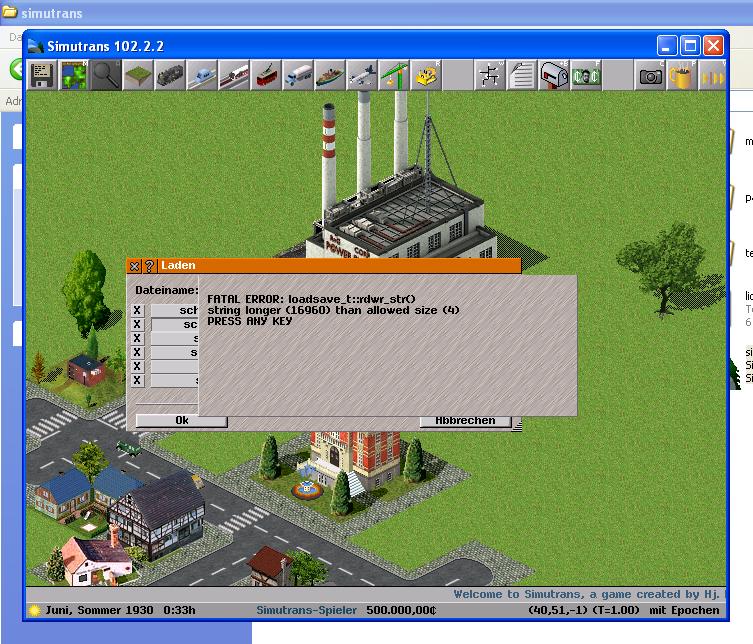Take a screenshot with the camera icon
The image size is (753, 644).
coord(651,76)
